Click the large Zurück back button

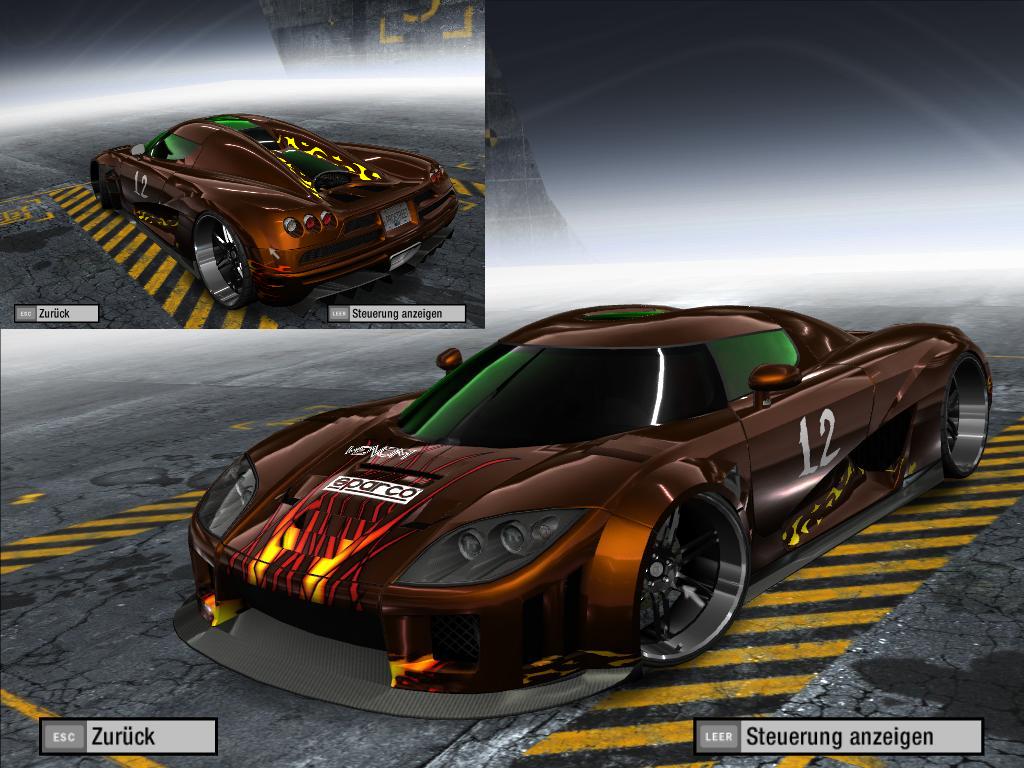(128, 737)
